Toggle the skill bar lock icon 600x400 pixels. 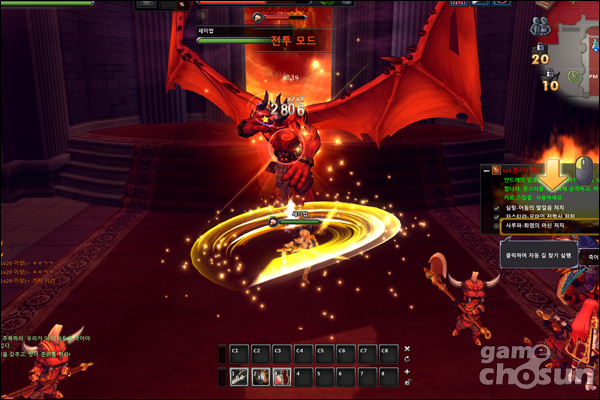click(x=407, y=382)
